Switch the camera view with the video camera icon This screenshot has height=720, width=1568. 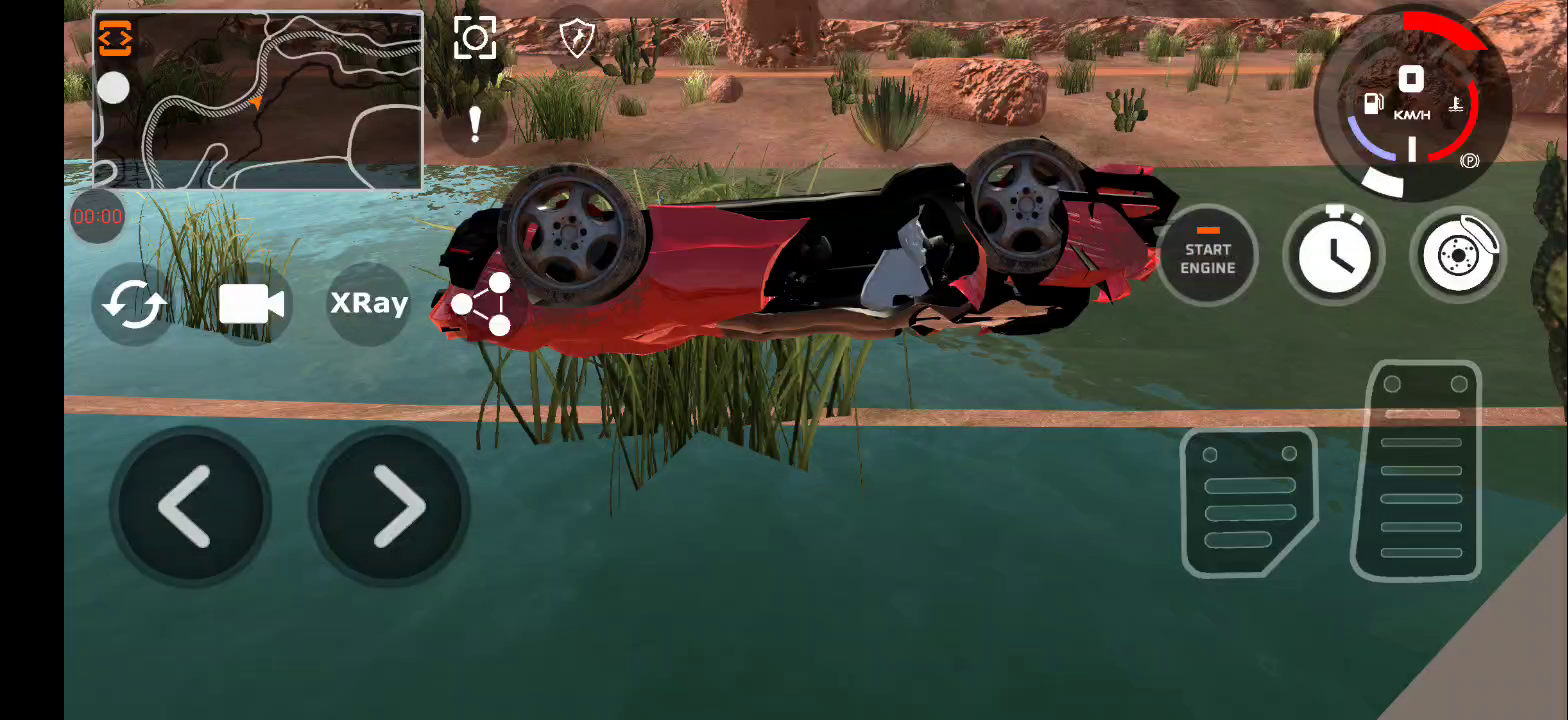[x=251, y=304]
